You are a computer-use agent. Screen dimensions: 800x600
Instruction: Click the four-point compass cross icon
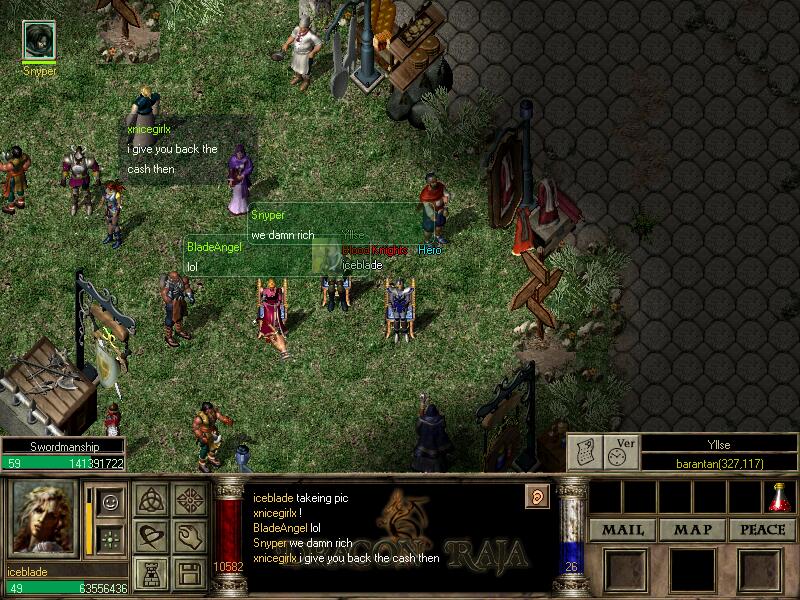pos(188,500)
